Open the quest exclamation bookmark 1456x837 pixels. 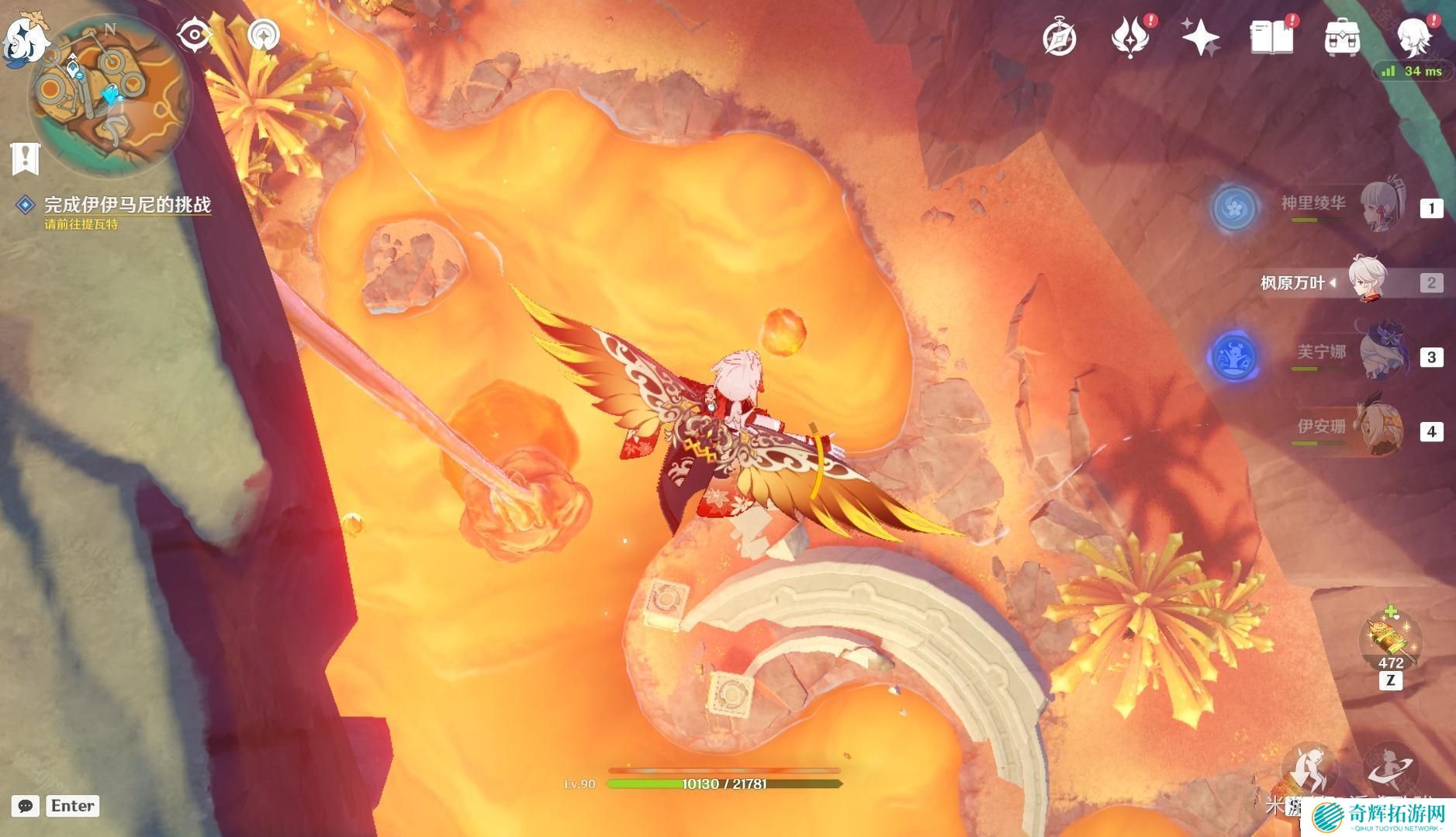[x=26, y=157]
